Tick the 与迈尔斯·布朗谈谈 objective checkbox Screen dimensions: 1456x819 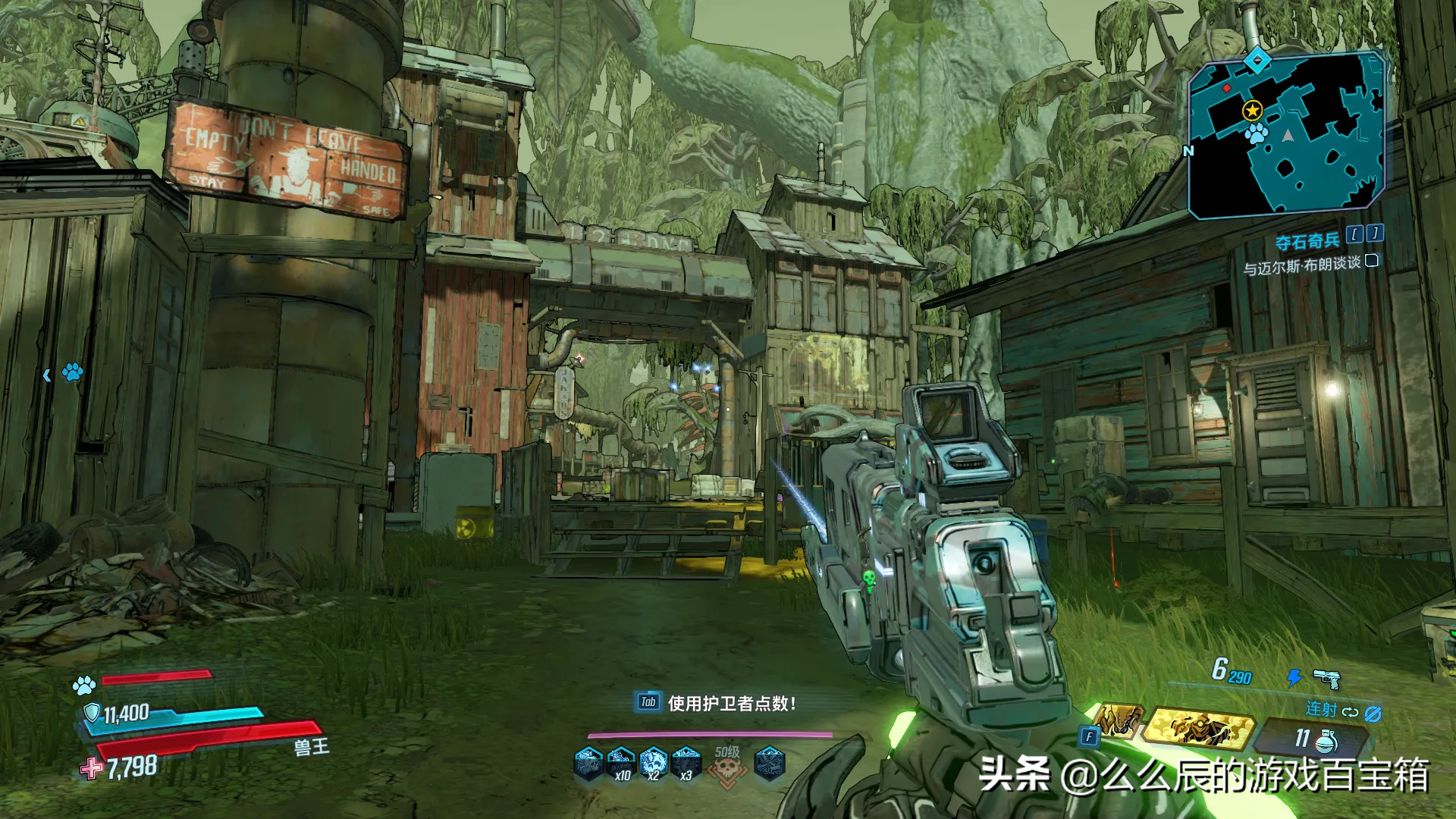pyautogui.click(x=1371, y=261)
